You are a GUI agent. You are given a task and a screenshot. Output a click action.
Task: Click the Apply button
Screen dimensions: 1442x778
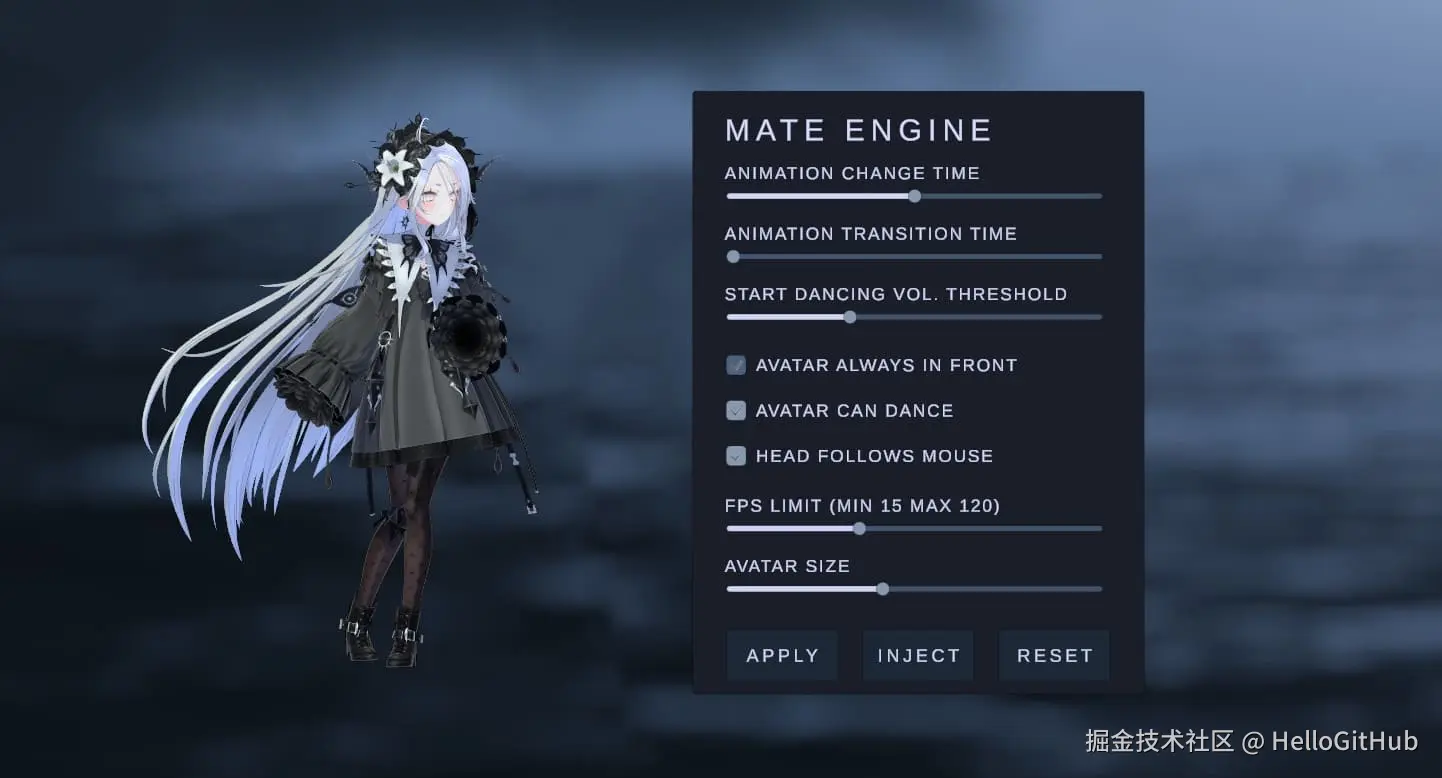(782, 656)
